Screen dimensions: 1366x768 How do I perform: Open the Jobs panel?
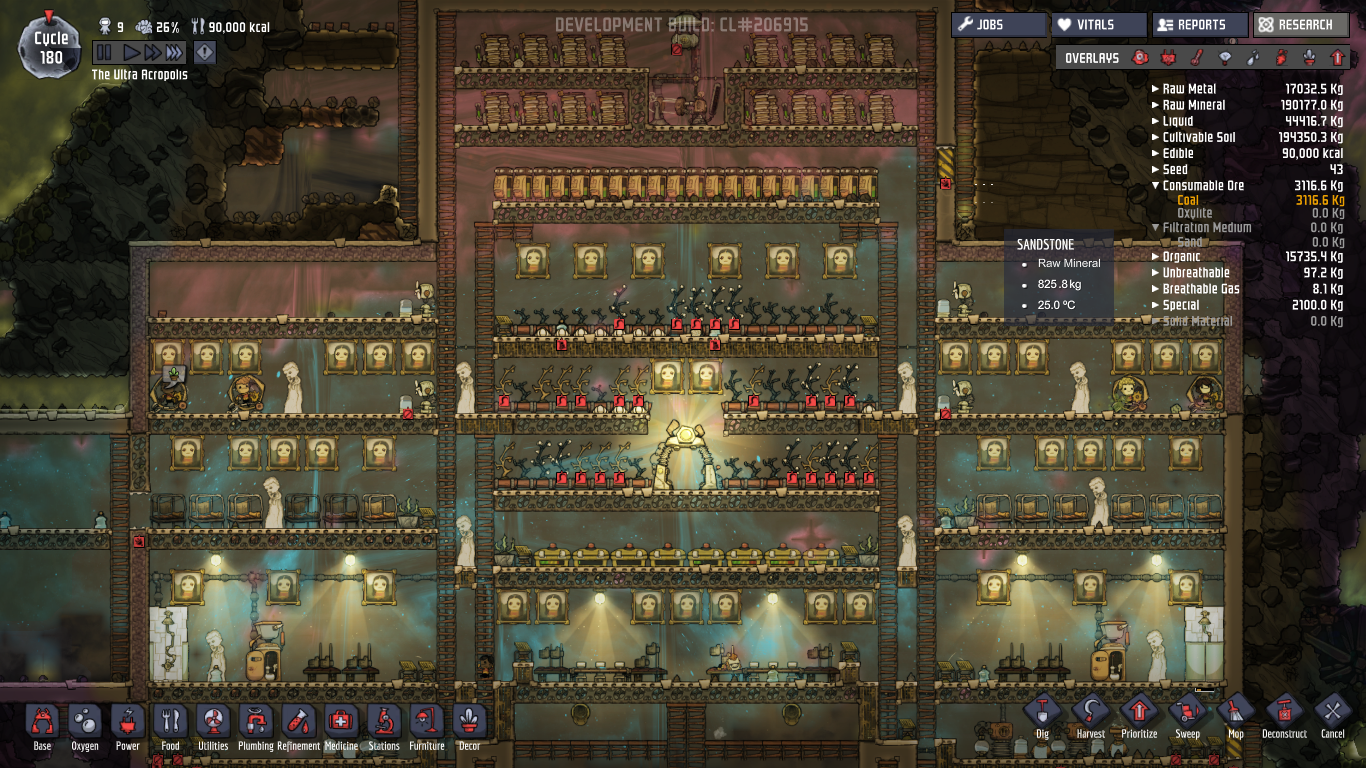pos(998,25)
